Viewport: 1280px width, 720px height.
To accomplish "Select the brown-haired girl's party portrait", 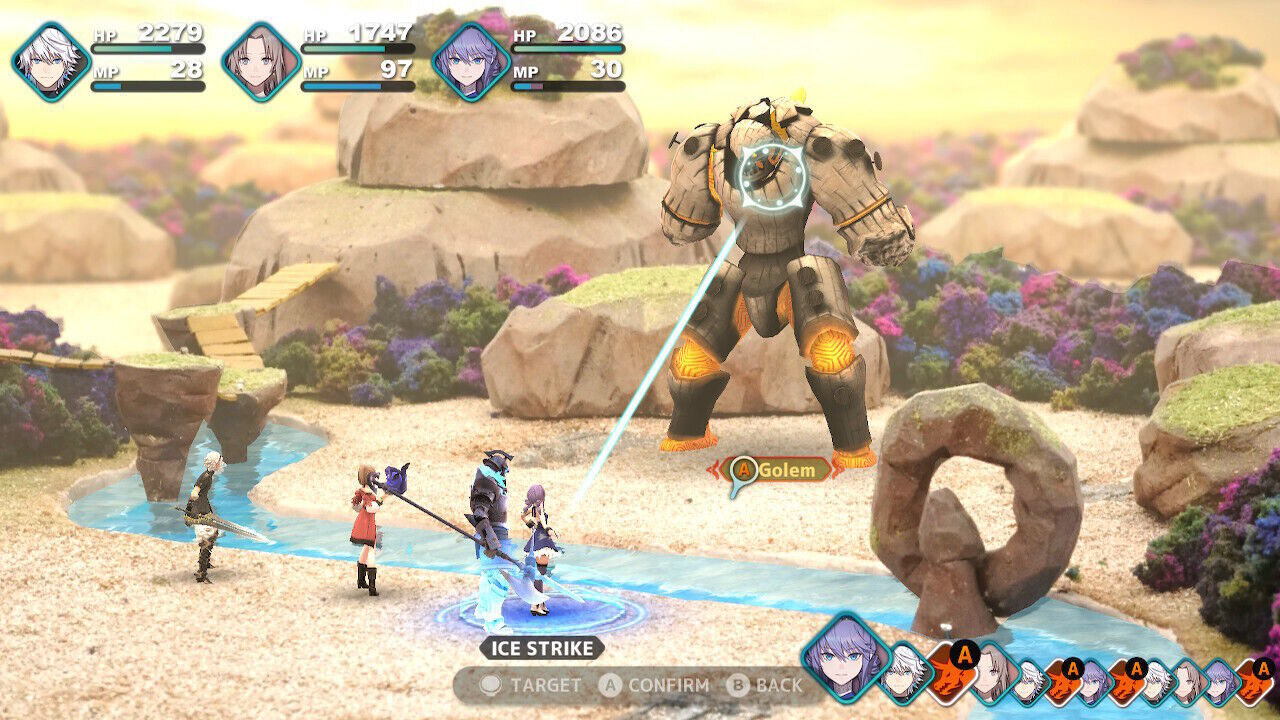I will coord(261,61).
